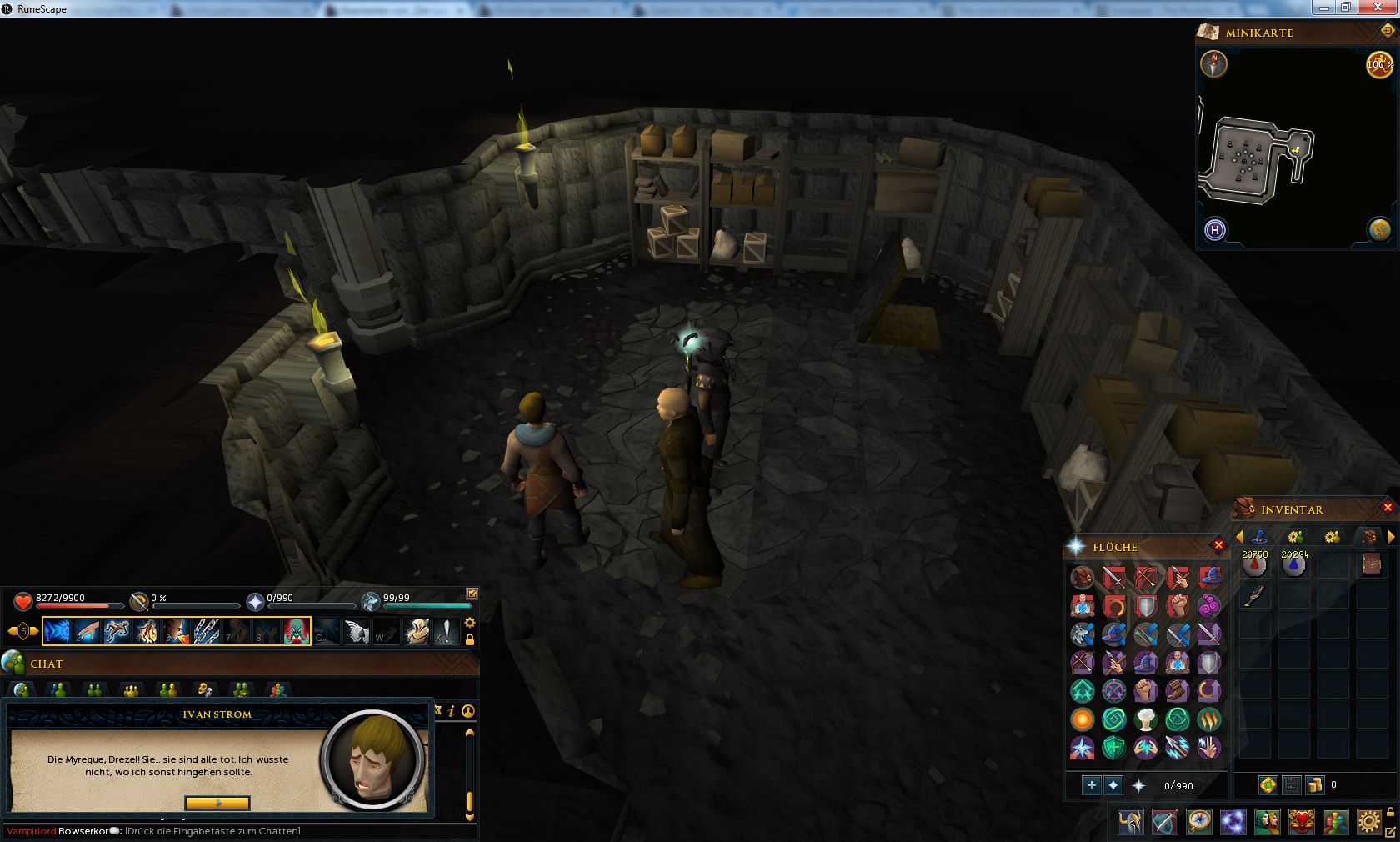1400x842 pixels.
Task: Close the Inventar panel
Action: [1387, 507]
